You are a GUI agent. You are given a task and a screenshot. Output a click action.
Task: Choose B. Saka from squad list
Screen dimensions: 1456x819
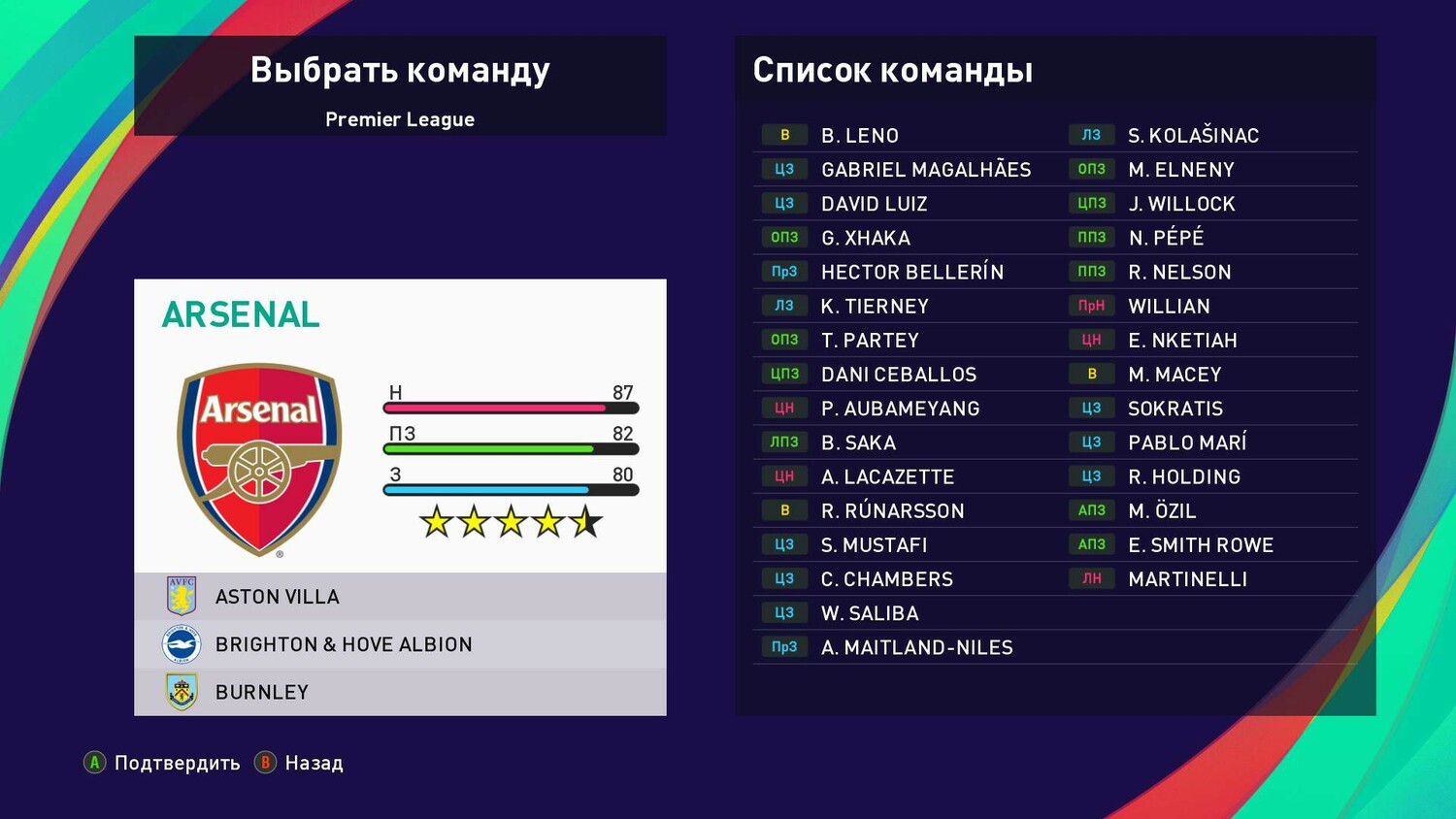[858, 442]
